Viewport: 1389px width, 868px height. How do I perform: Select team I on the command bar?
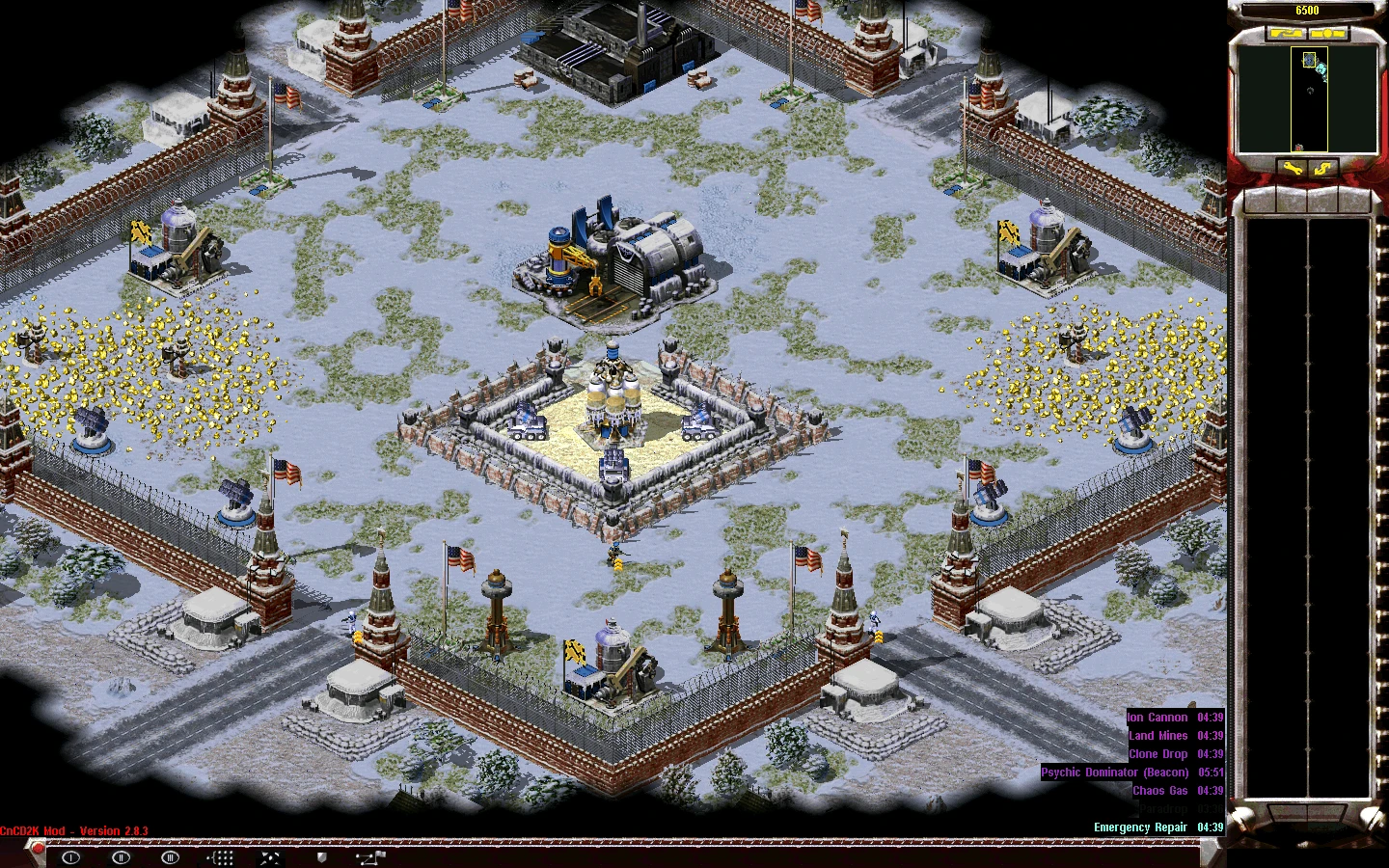pyautogui.click(x=70, y=856)
